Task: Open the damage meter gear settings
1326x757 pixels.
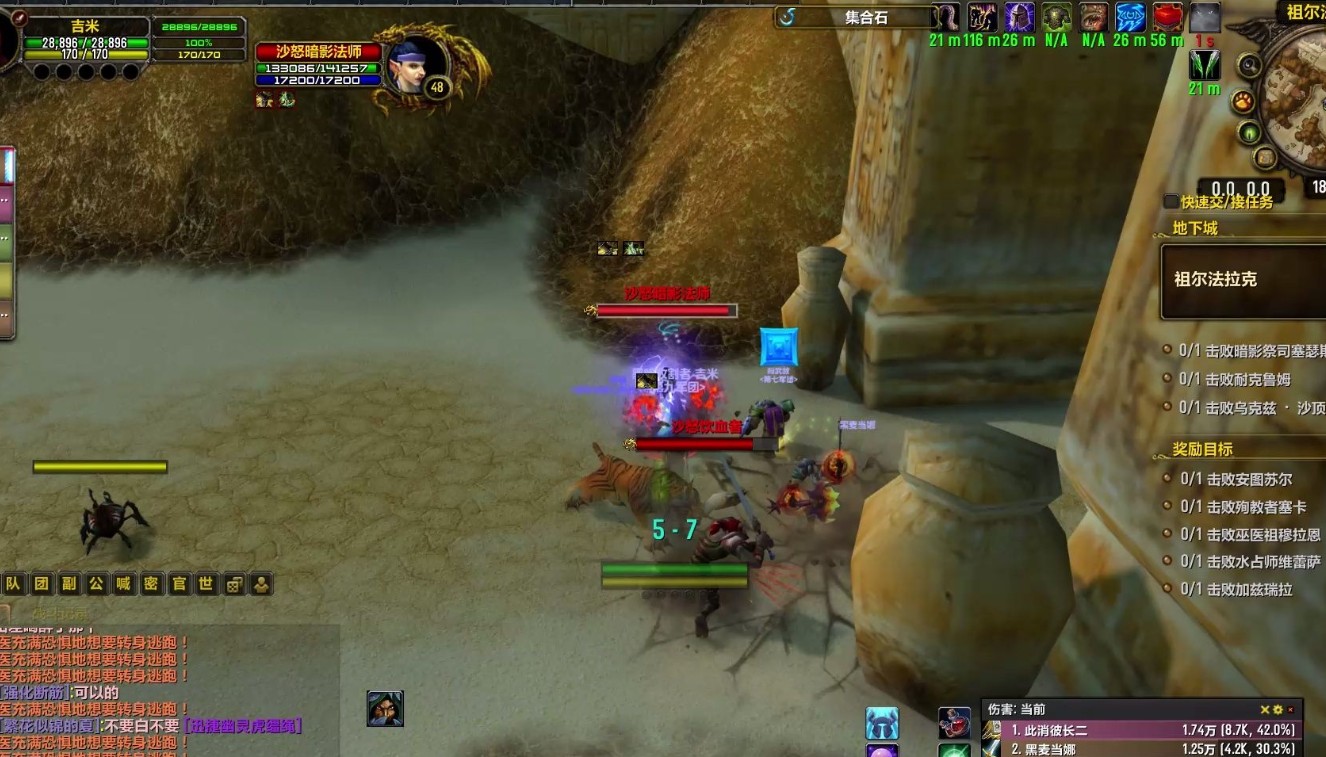Action: click(1277, 709)
